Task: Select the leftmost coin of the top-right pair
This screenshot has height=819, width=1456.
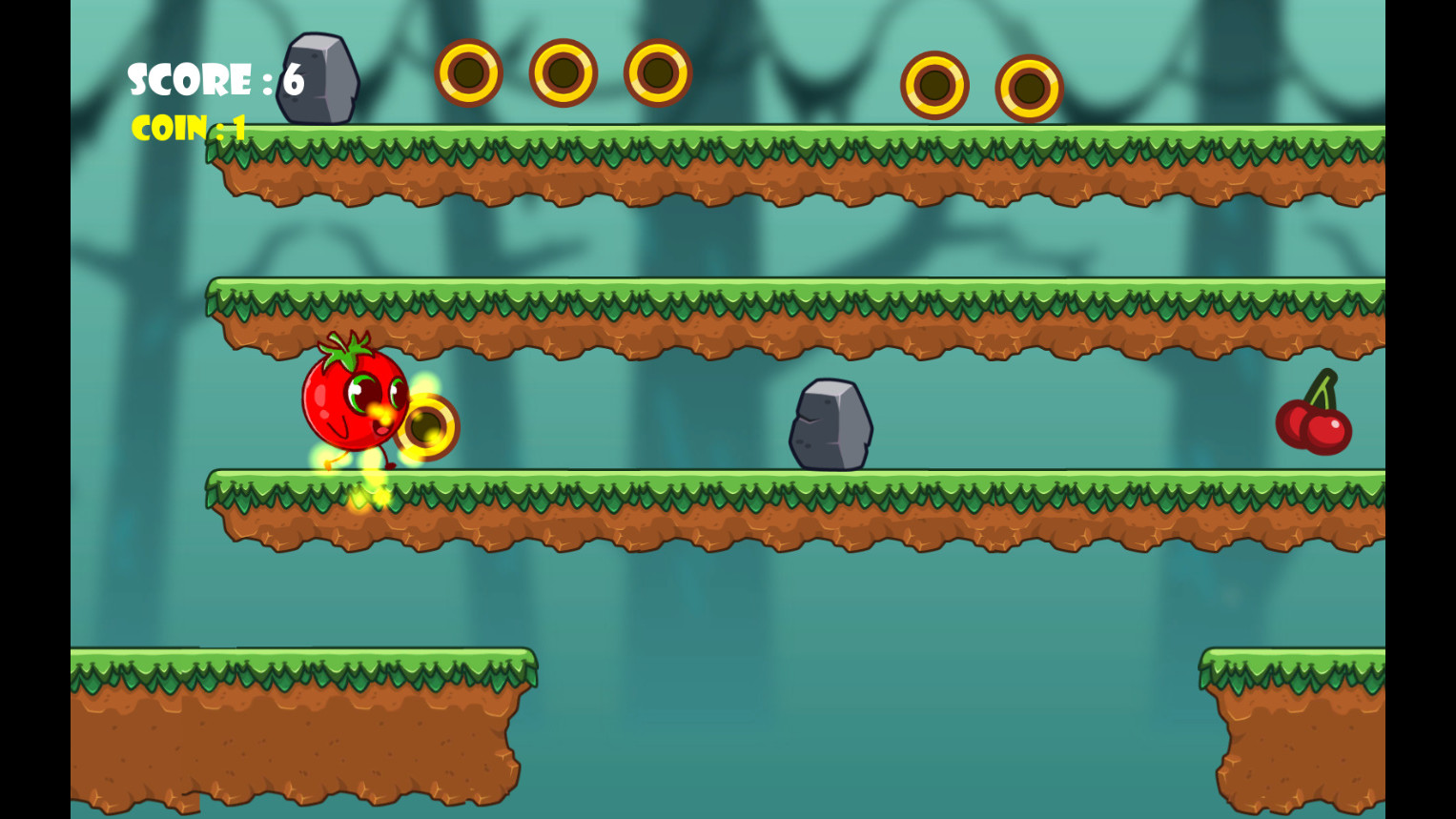Action: (935, 87)
